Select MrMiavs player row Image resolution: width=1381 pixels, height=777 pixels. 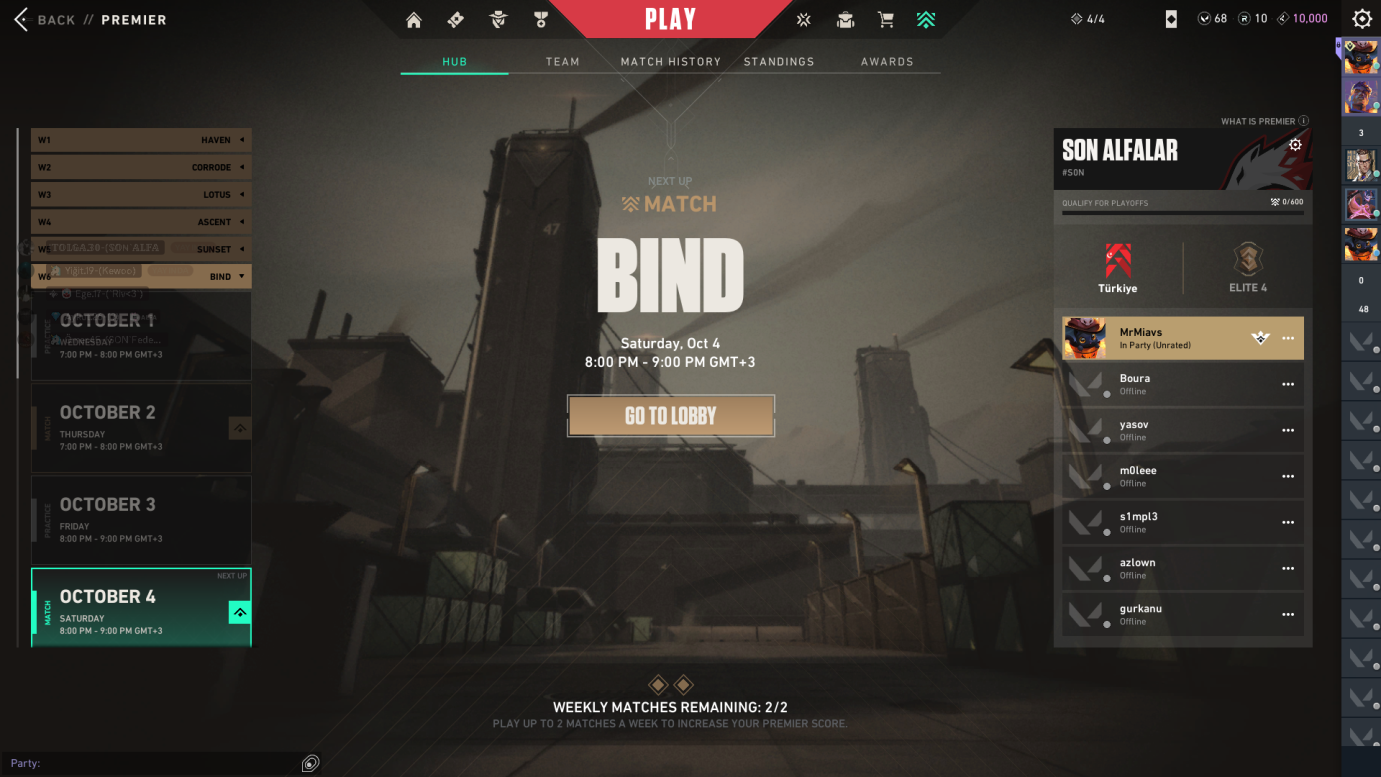click(1160, 338)
